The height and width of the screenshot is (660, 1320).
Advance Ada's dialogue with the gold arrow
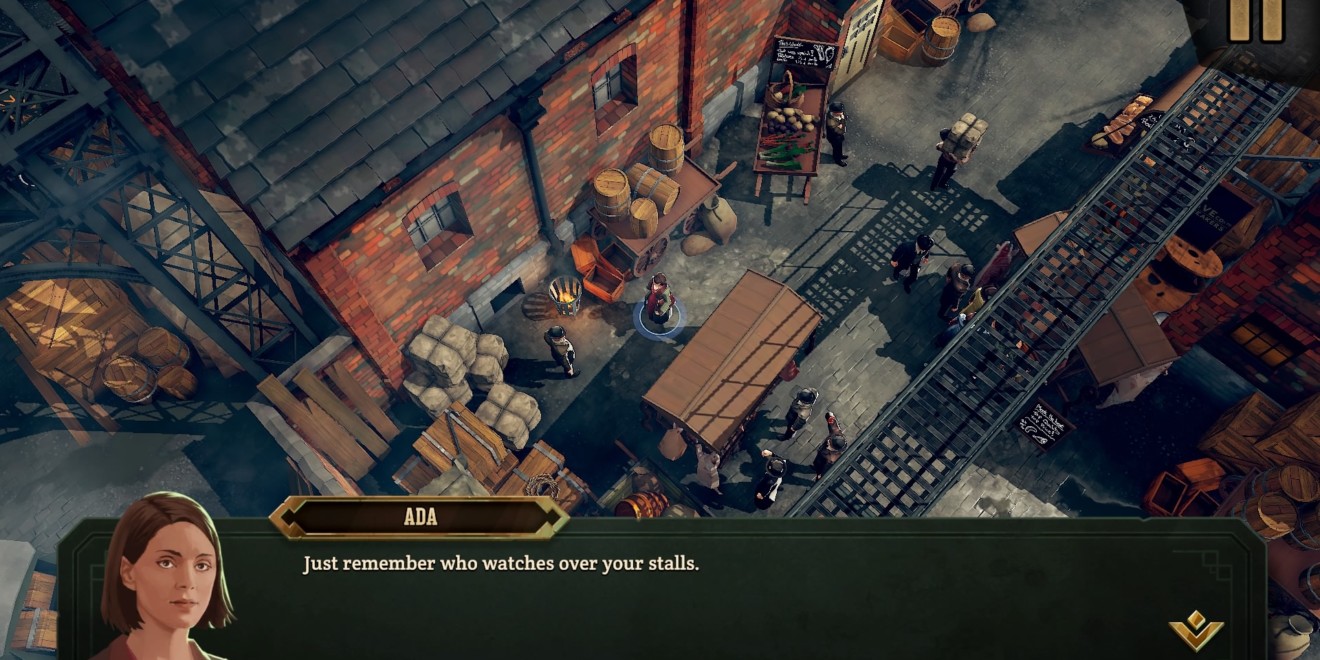pos(1196,631)
